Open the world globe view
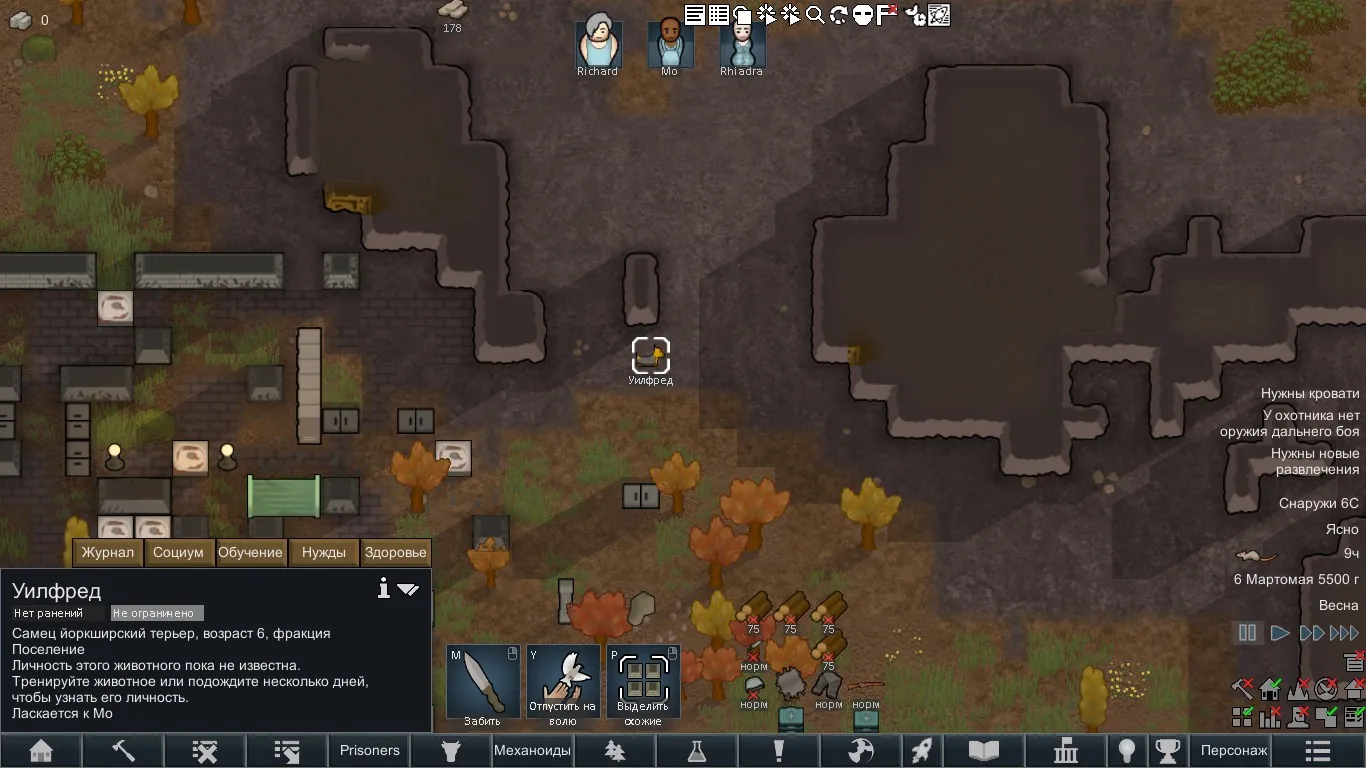 tap(861, 750)
